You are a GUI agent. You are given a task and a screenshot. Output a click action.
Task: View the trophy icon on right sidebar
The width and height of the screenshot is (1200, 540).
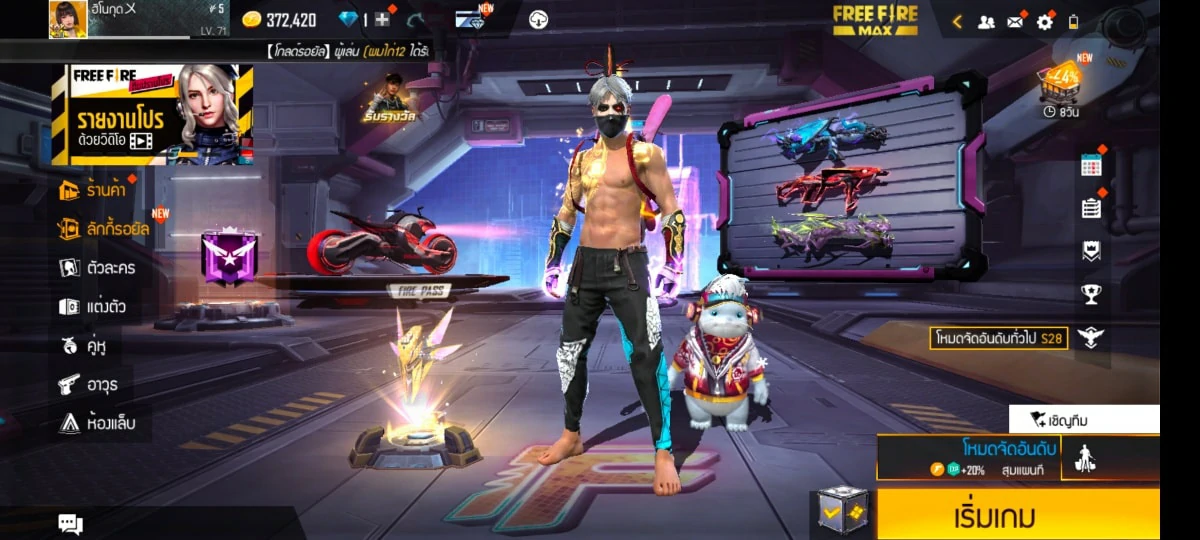[1091, 294]
